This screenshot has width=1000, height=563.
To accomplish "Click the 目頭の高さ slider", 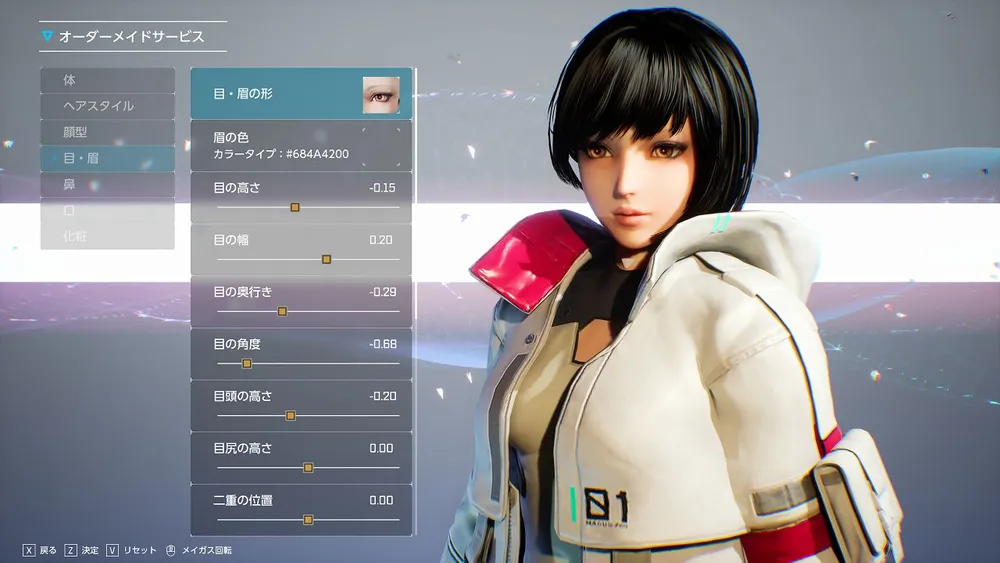I will pyautogui.click(x=291, y=415).
